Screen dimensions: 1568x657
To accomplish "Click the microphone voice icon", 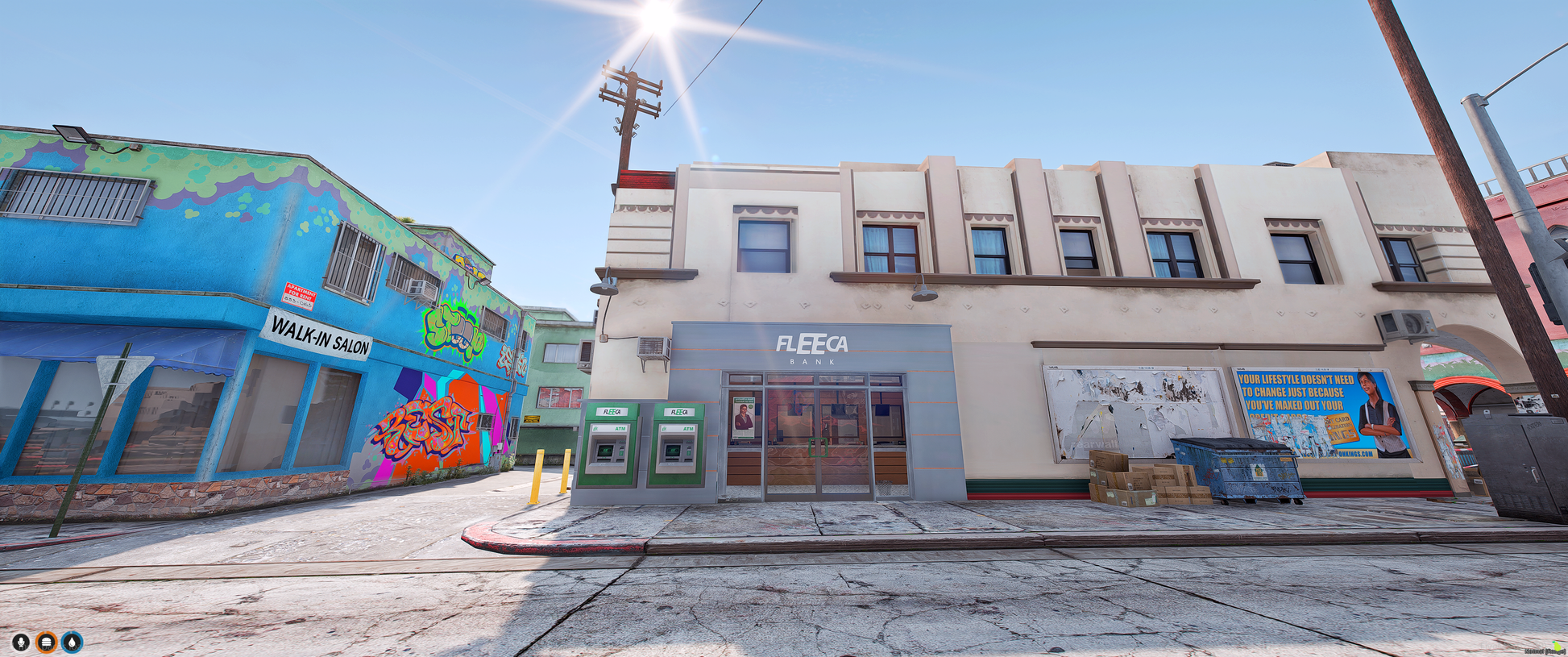I will (21, 642).
